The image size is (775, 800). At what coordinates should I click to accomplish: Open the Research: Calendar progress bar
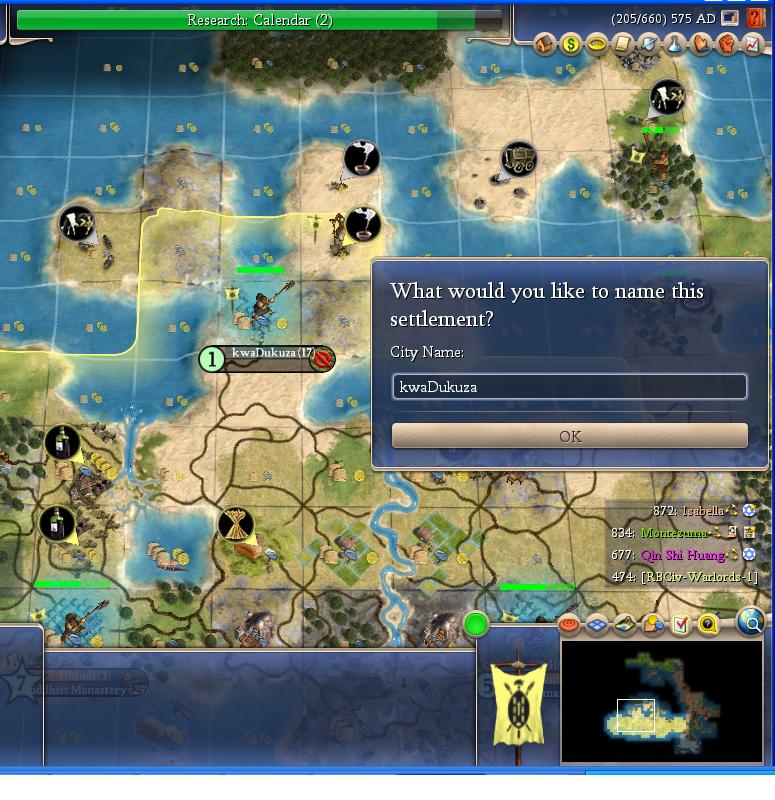click(x=259, y=20)
